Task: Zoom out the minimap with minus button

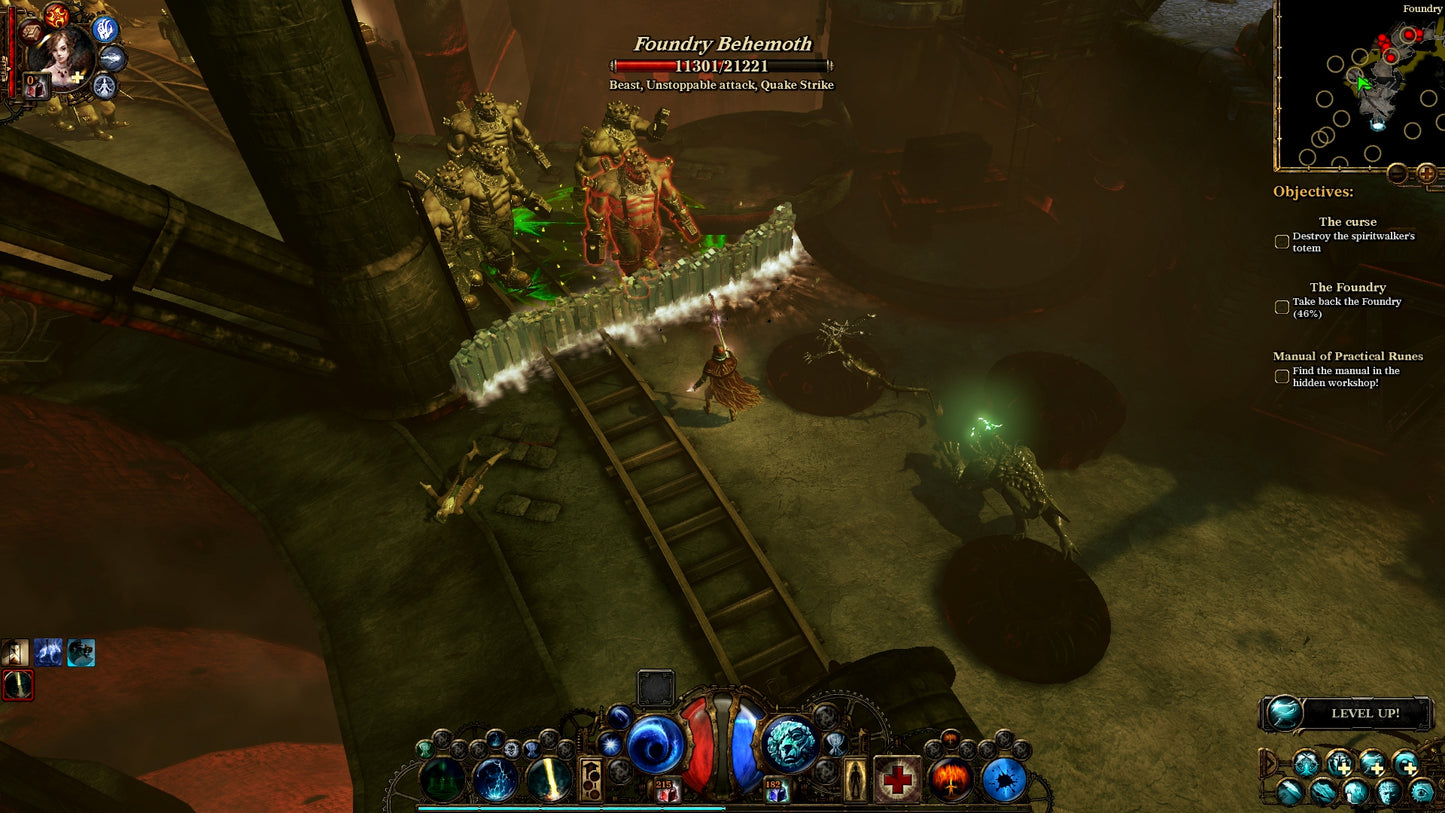Action: 1398,174
